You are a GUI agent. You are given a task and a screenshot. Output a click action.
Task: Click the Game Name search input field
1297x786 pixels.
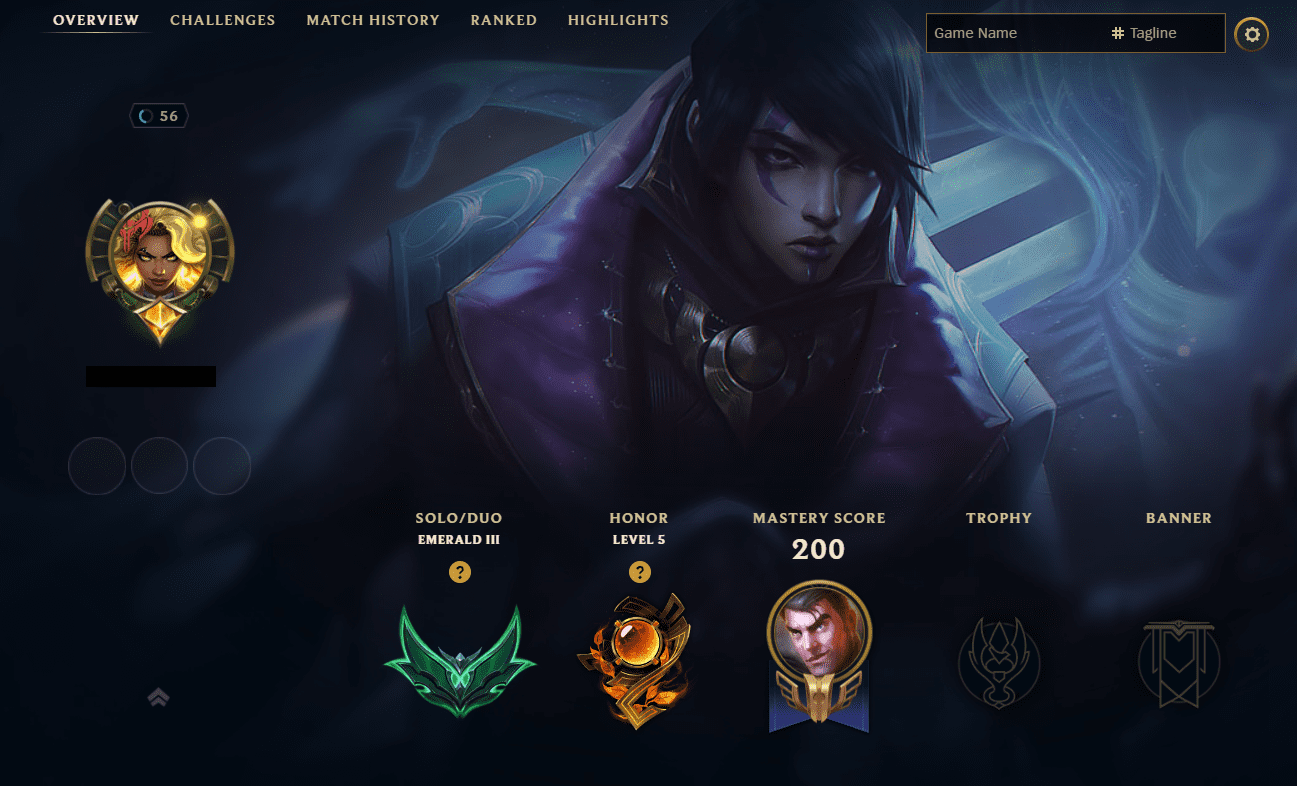[x=1000, y=33]
